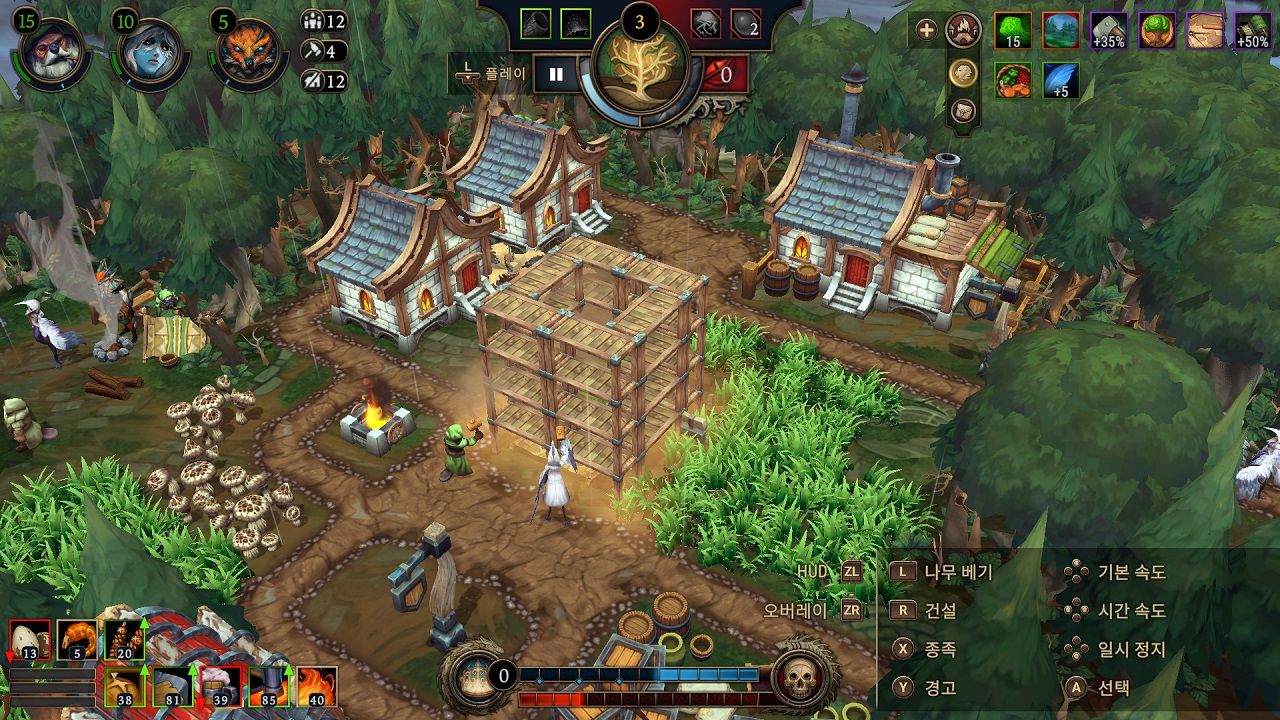
Task: Pause the game with the pause button
Action: 556,74
